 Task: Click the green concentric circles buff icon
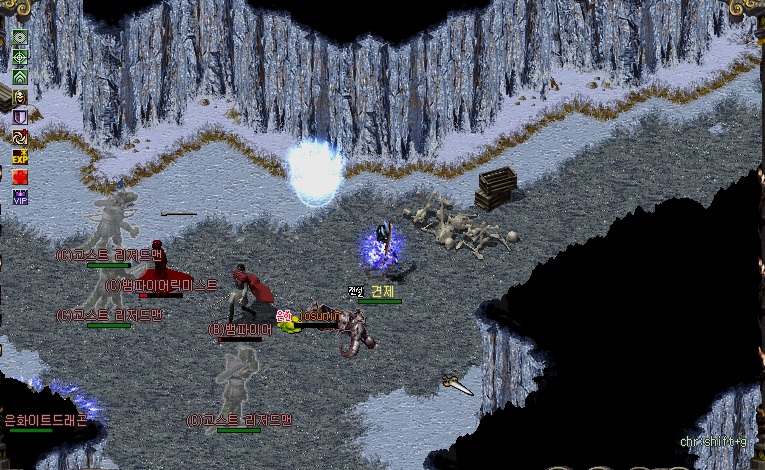19,38
